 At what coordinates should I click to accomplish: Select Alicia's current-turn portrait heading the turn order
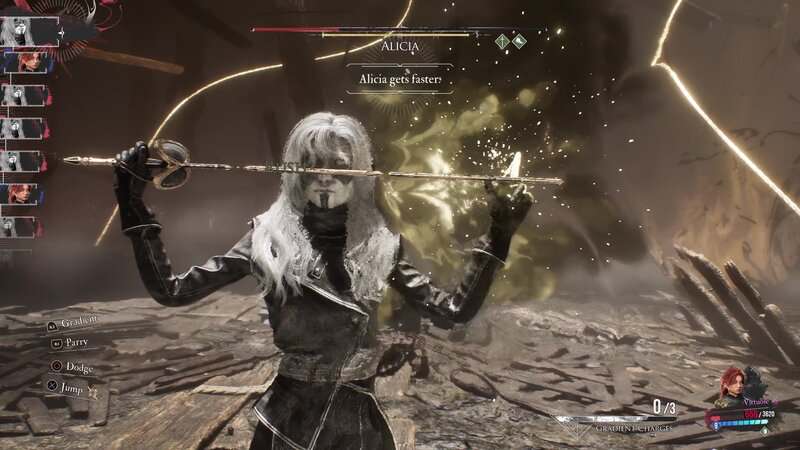coord(22,30)
